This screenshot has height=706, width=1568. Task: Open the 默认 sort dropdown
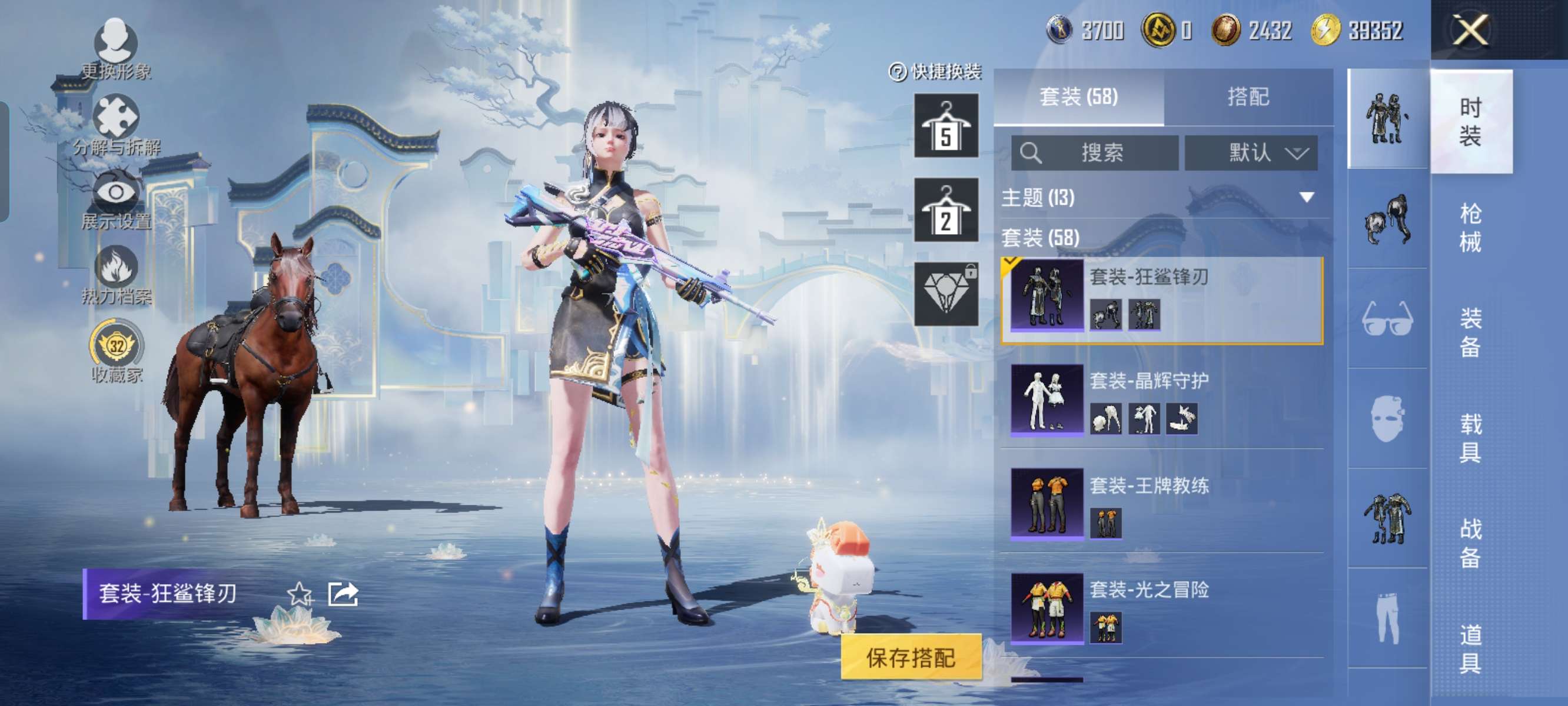(1251, 152)
